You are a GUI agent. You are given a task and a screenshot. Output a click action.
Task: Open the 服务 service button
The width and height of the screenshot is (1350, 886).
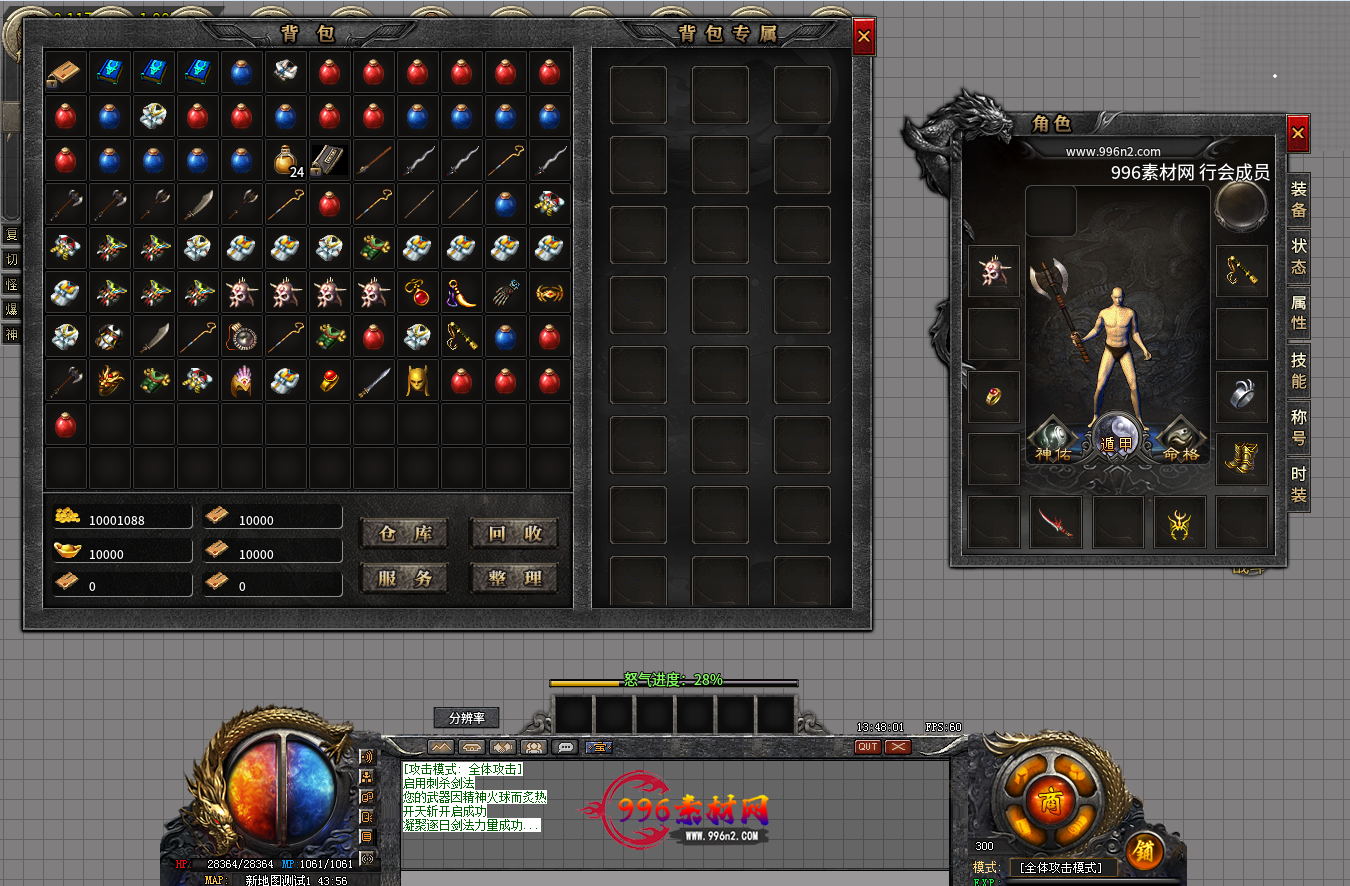(x=404, y=578)
